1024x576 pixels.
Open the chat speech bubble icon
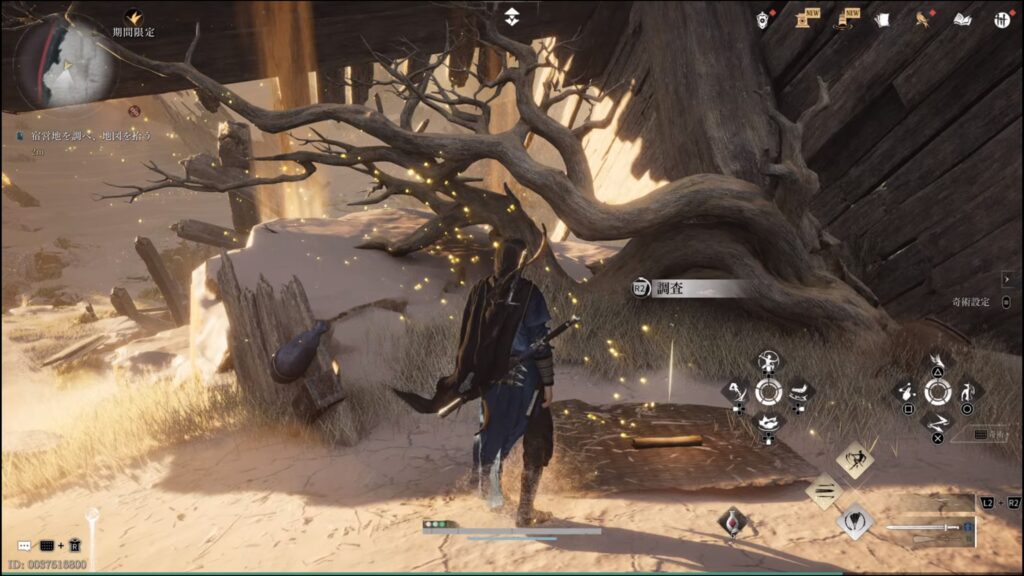coord(23,546)
